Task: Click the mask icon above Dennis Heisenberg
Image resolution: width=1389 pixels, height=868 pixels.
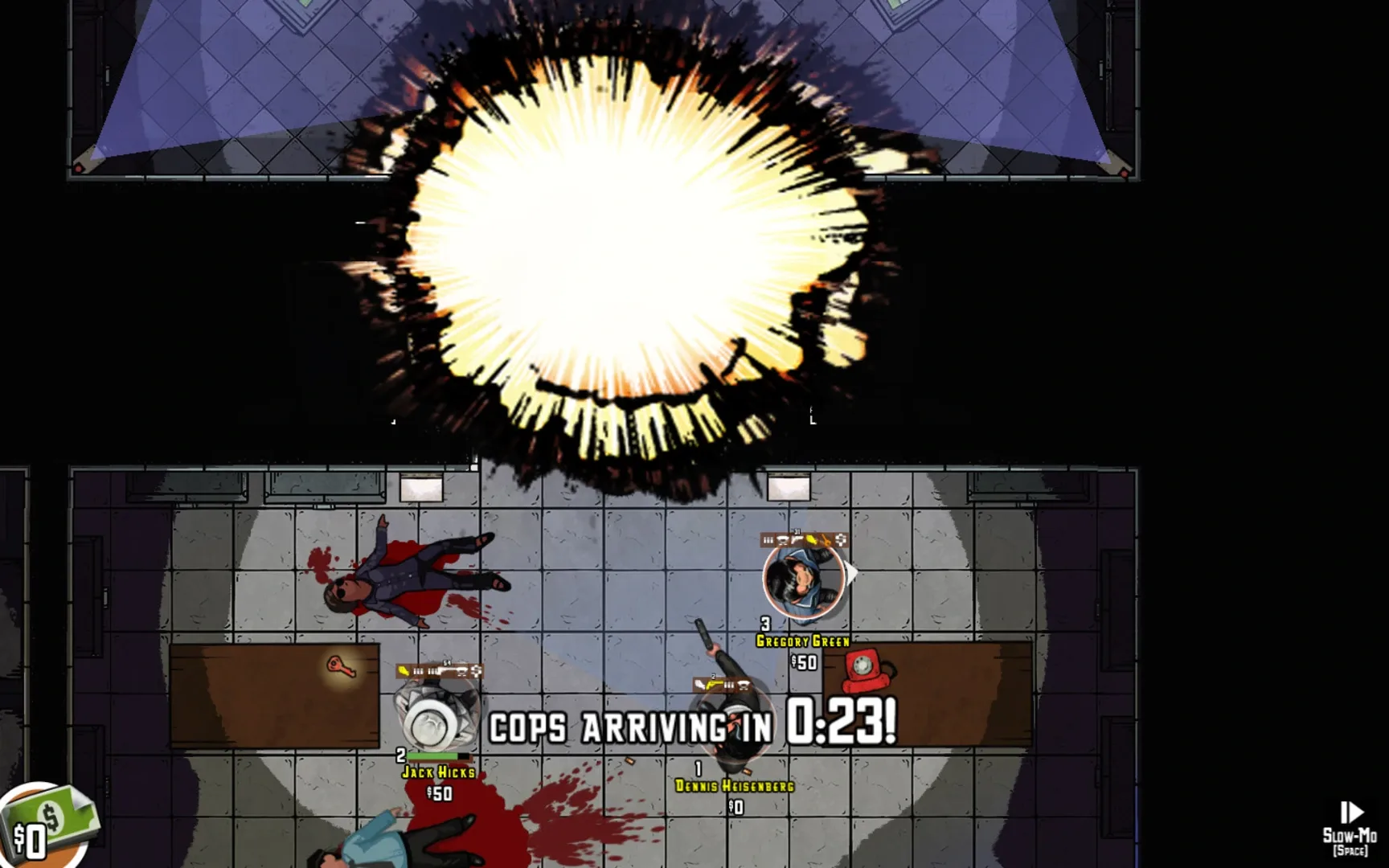Action: click(743, 684)
